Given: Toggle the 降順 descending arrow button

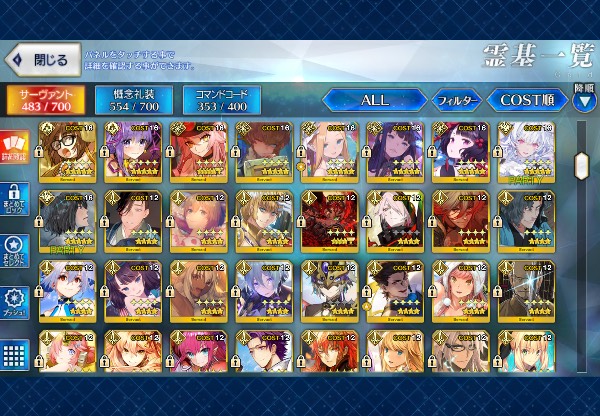Looking at the screenshot, I should (585, 100).
